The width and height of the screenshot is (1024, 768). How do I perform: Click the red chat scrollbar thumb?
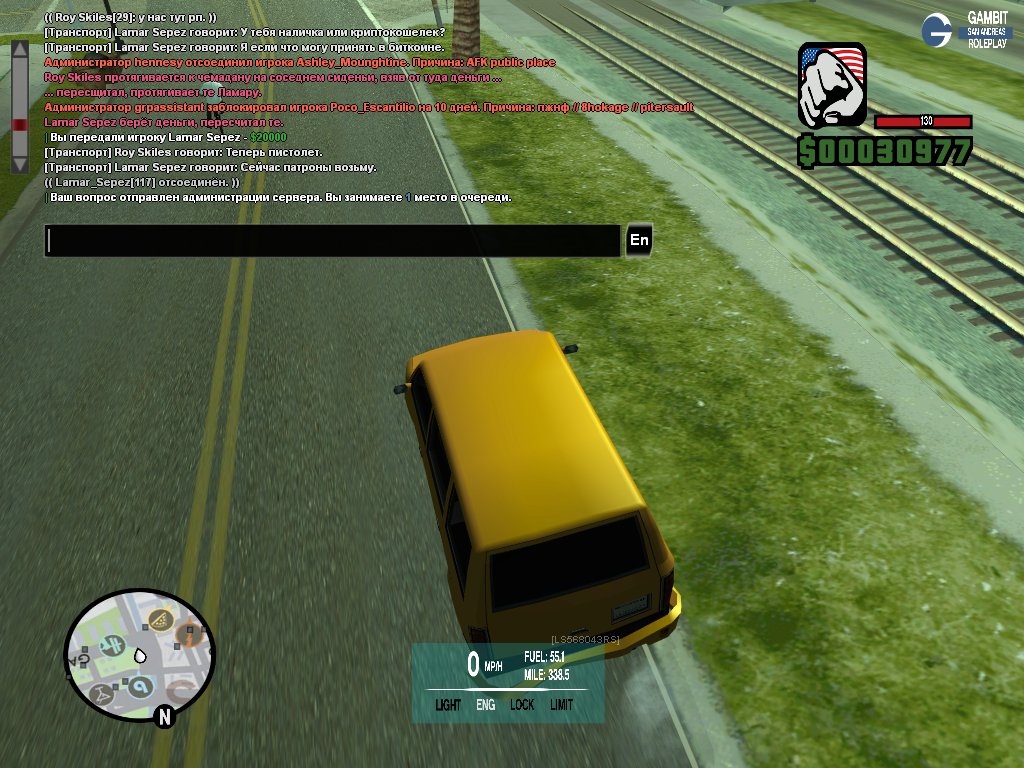click(x=19, y=125)
